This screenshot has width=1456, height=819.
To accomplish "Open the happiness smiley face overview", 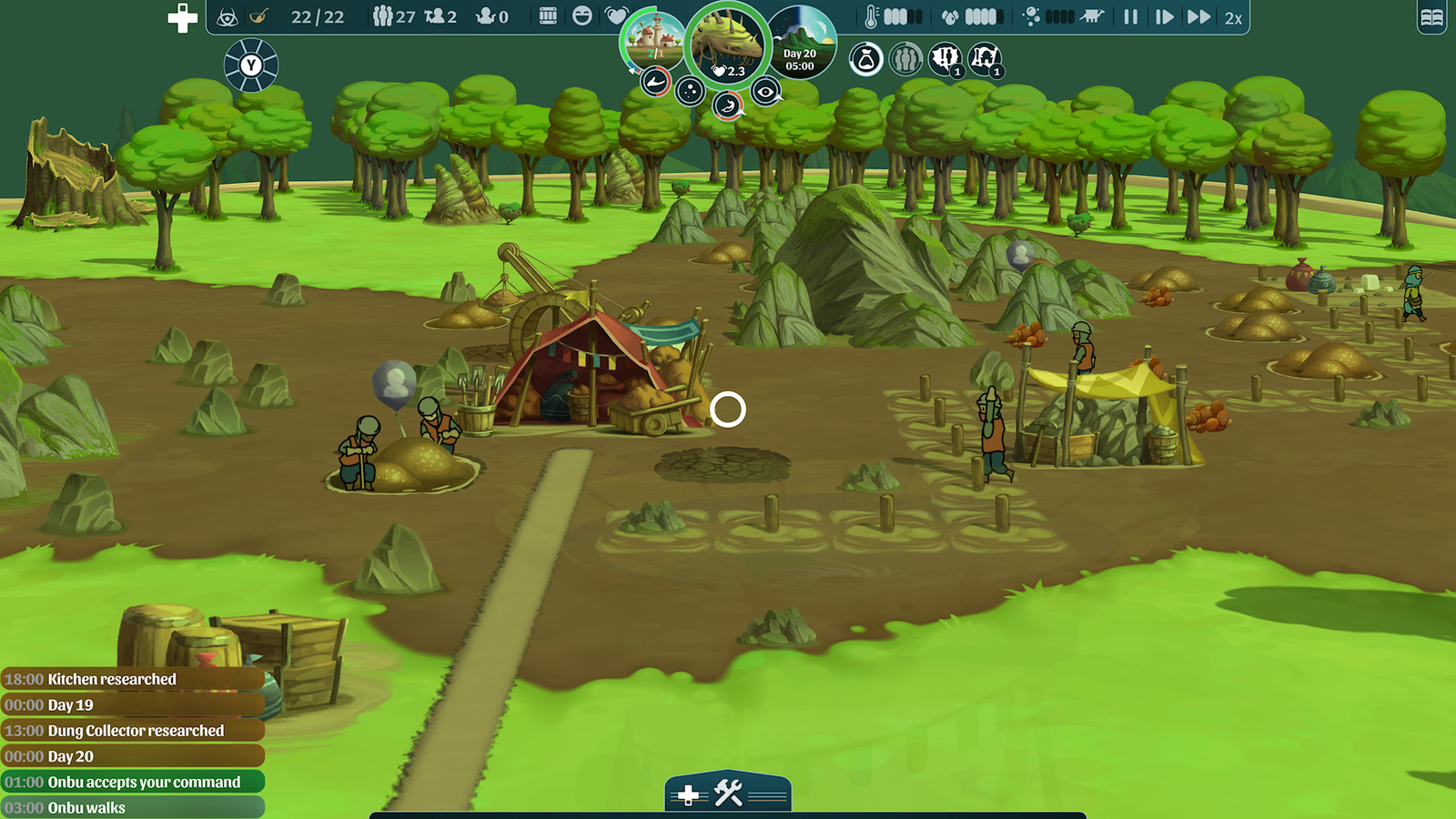I will click(582, 15).
